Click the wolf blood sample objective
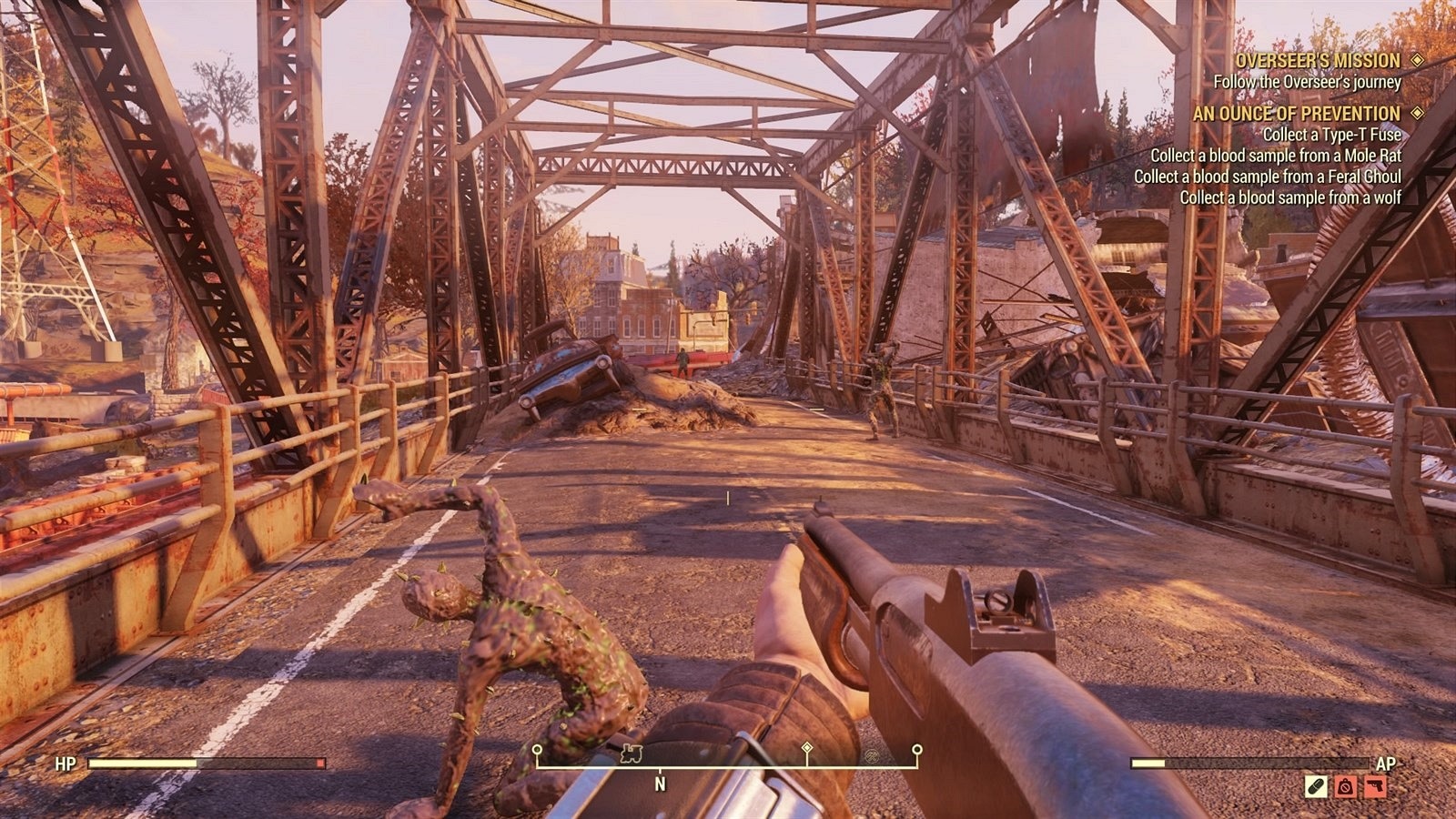 1290,197
